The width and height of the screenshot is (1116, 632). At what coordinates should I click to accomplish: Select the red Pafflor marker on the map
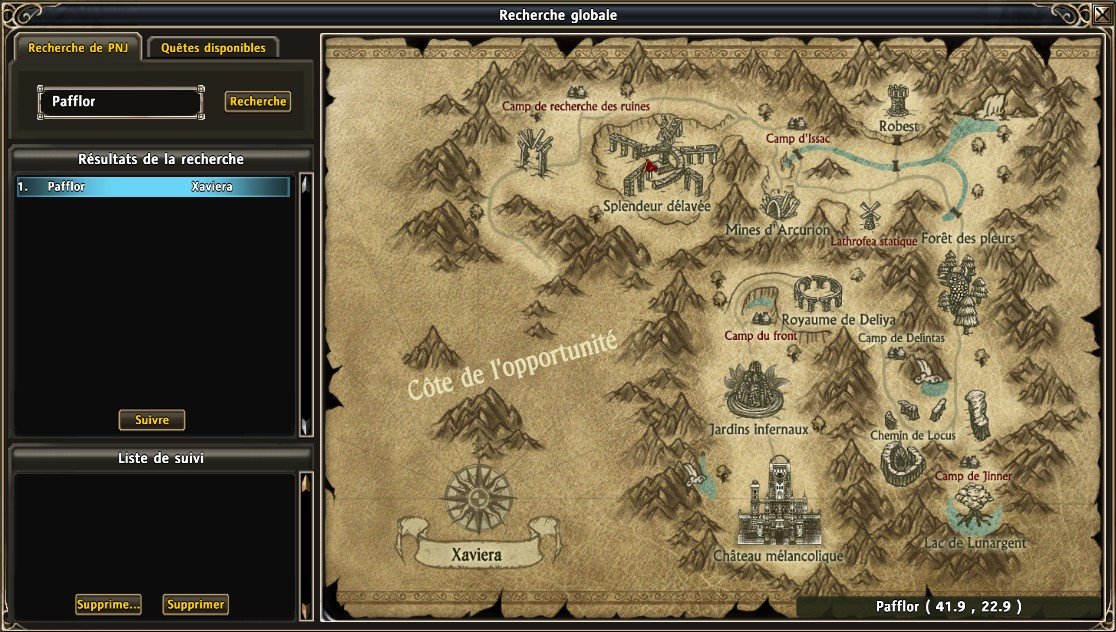[x=650, y=166]
